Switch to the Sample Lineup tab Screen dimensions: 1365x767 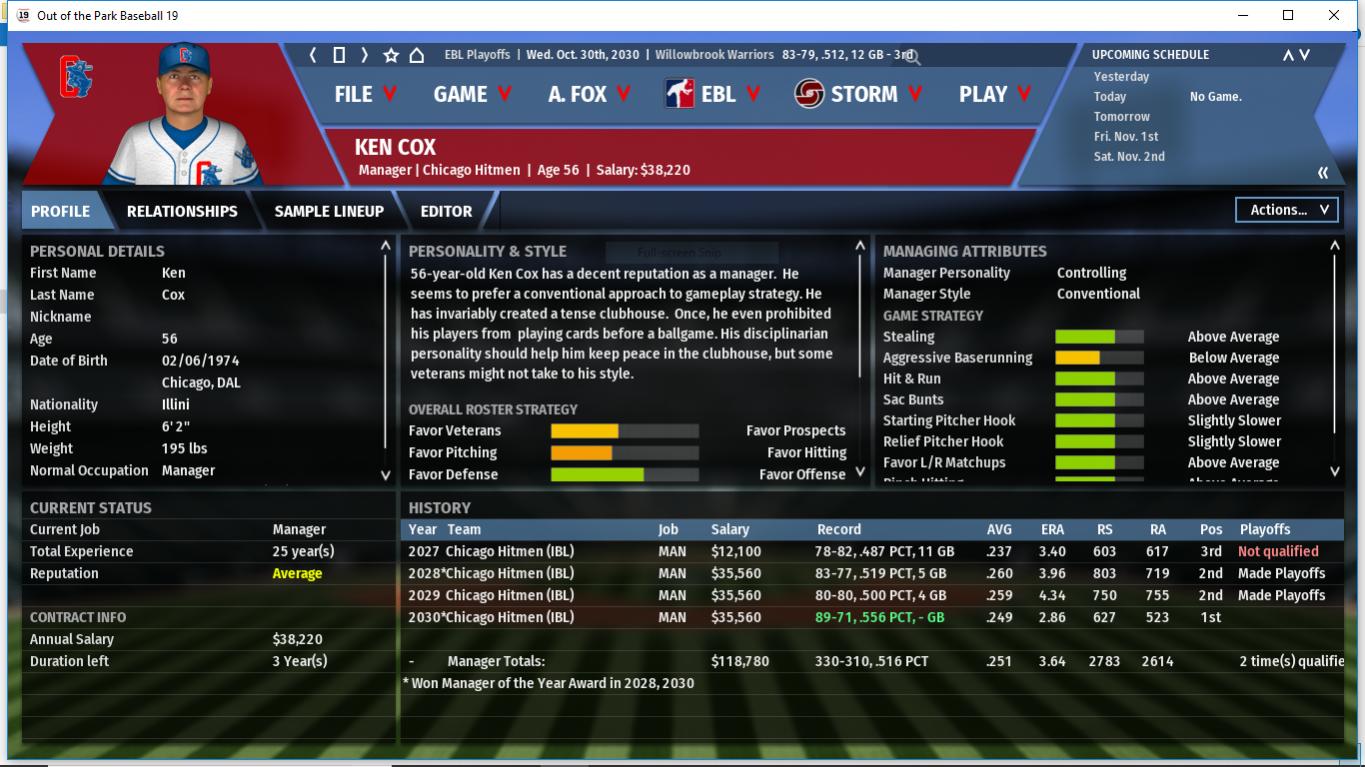coord(329,211)
